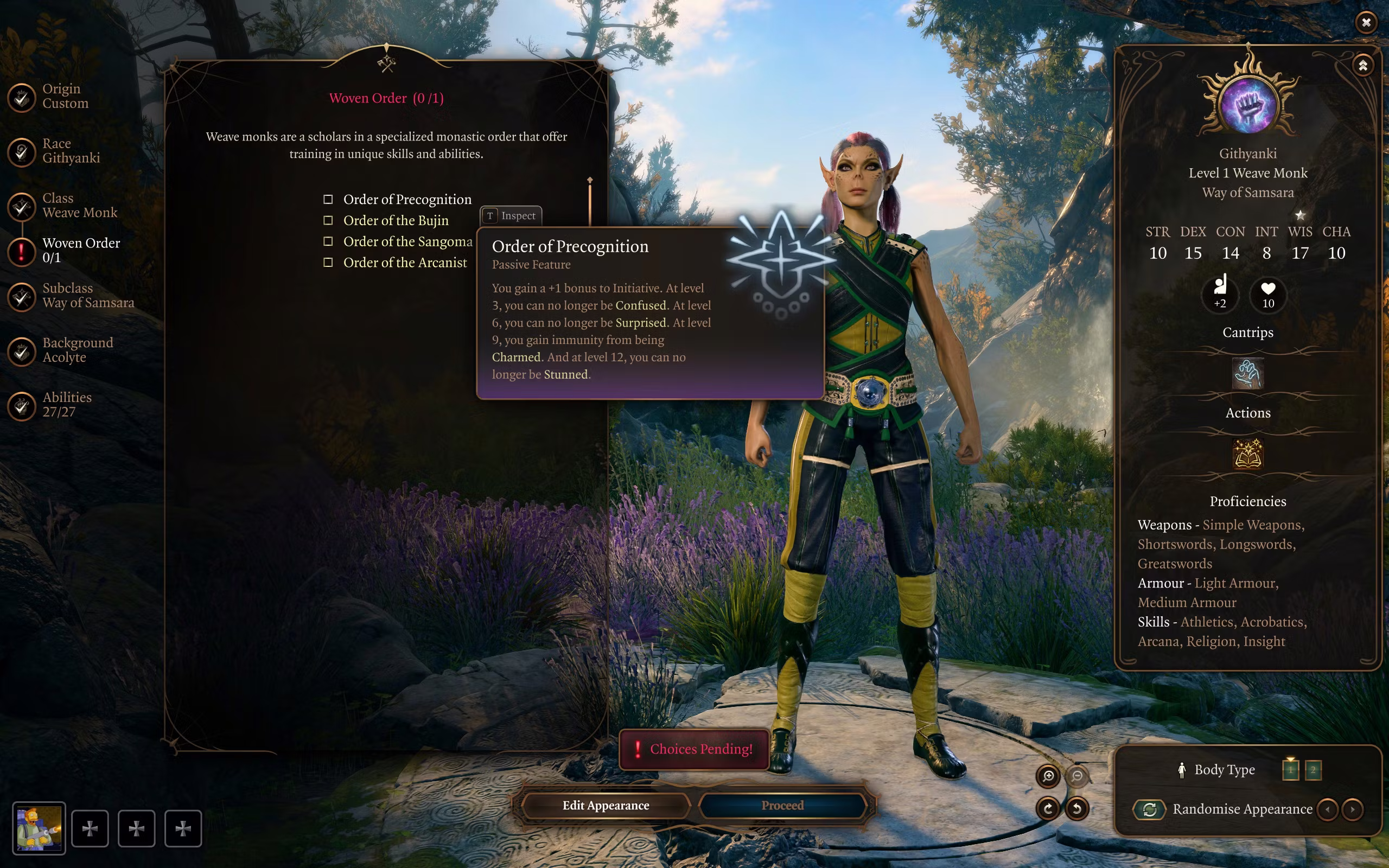Select the Order of Precognition checkbox
The height and width of the screenshot is (868, 1389).
coord(328,199)
